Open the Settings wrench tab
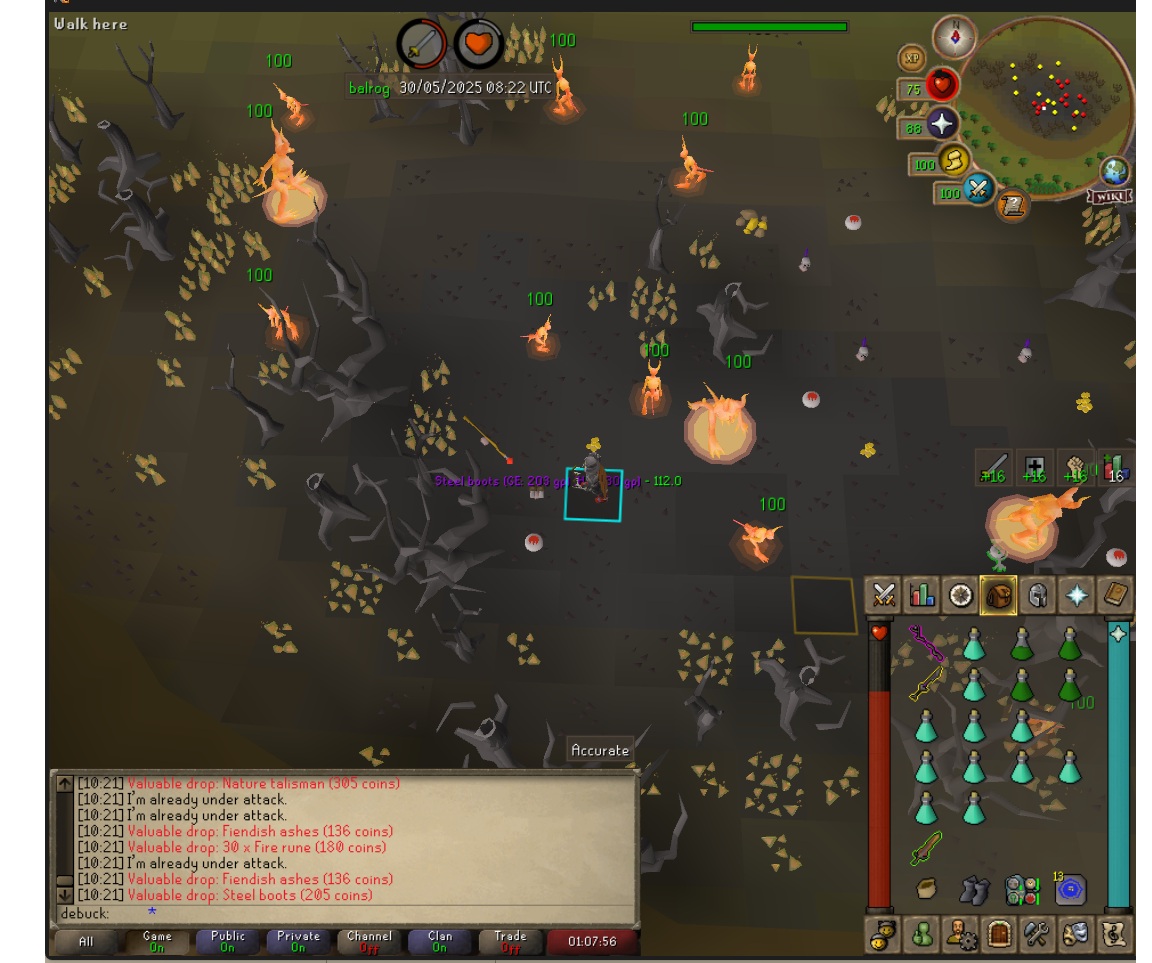 click(1037, 934)
